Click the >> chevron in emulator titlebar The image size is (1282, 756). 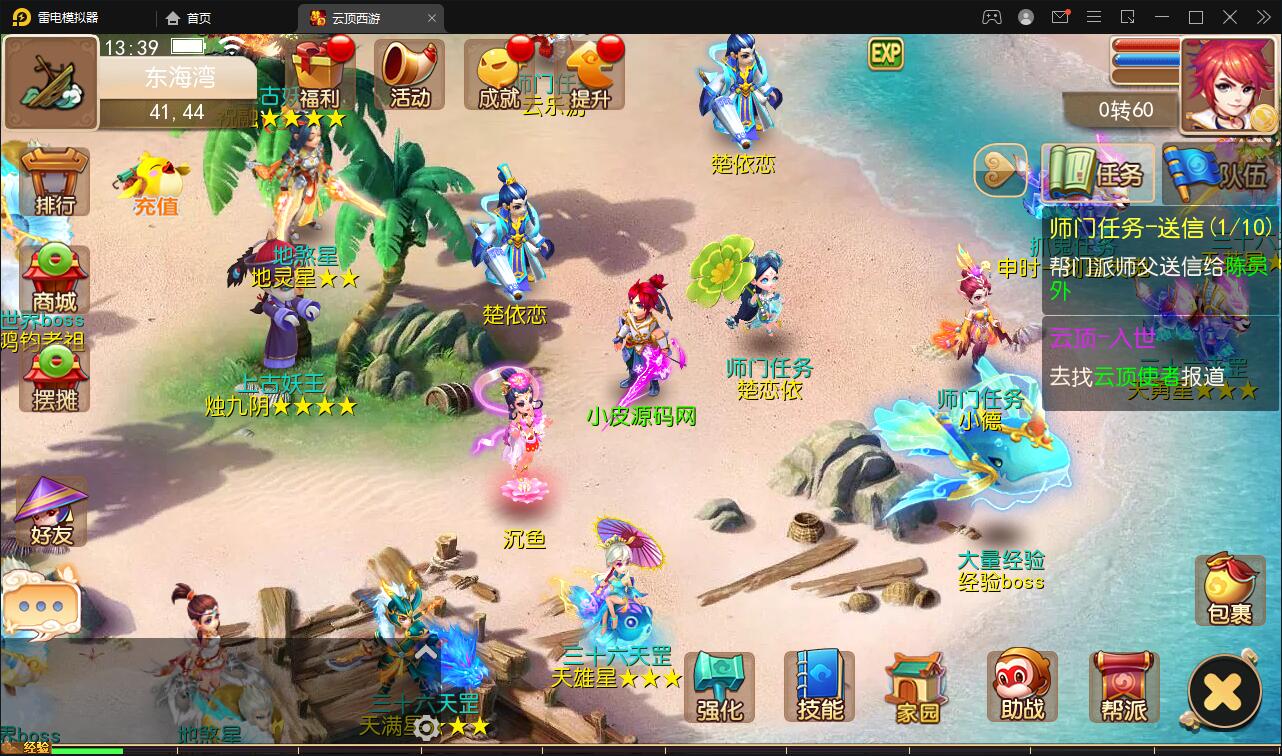tap(1264, 17)
